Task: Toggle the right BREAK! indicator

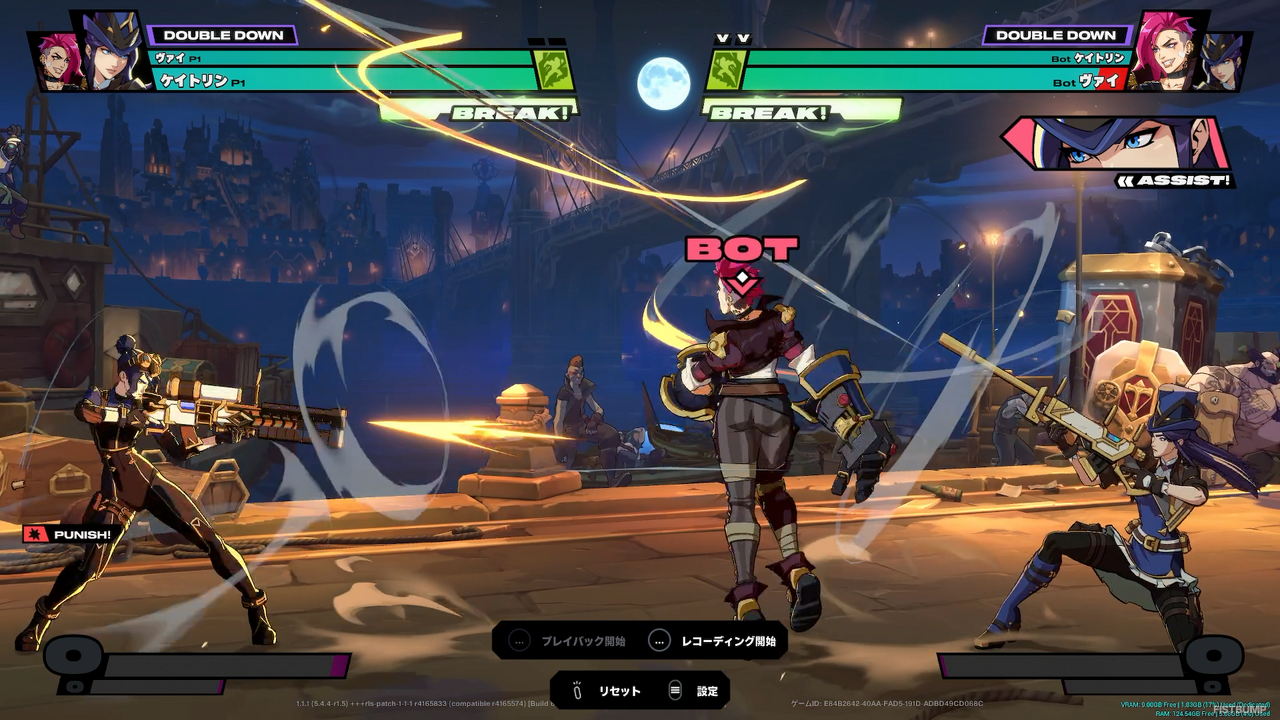Action: (x=768, y=113)
